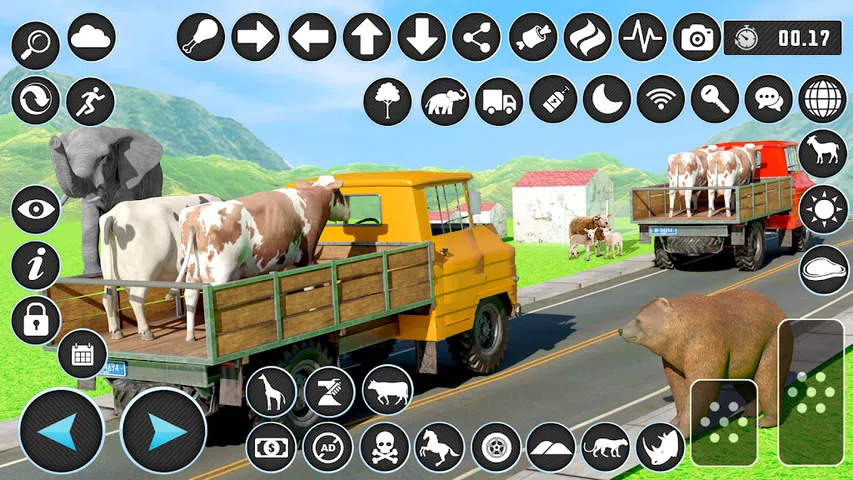Tap the padlock icon

(x=36, y=320)
